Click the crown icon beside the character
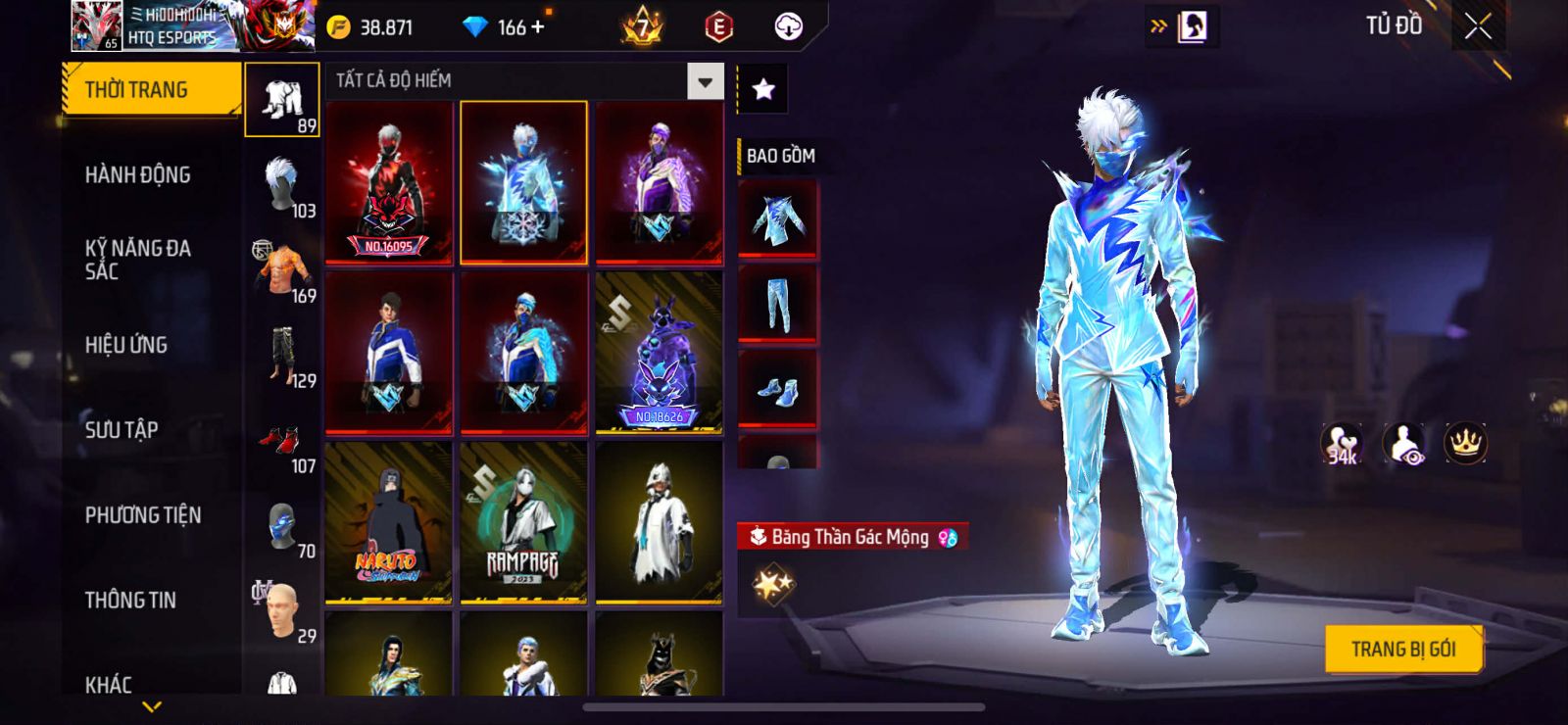Image resolution: width=1568 pixels, height=725 pixels. (1465, 443)
